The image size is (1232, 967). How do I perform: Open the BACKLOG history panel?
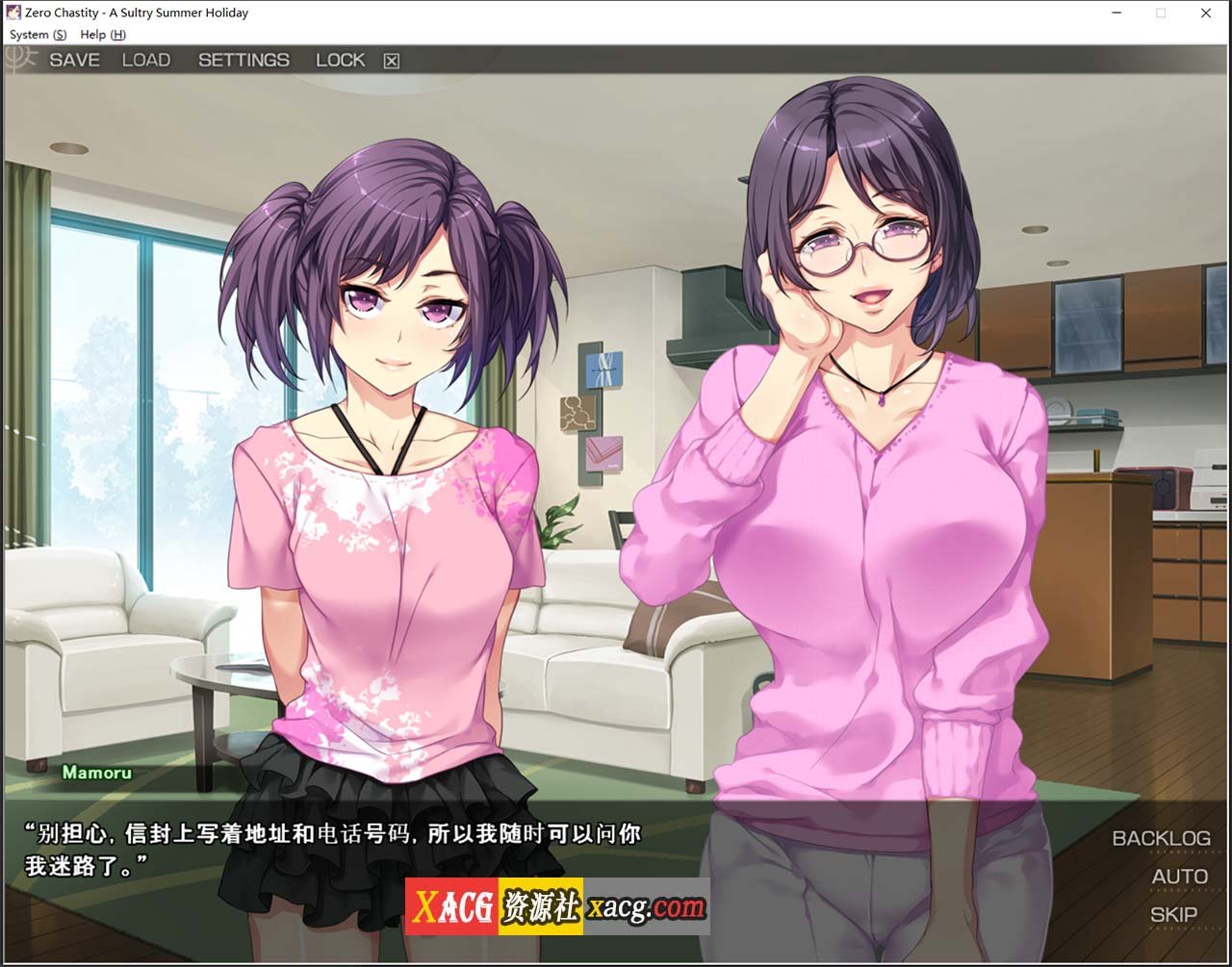click(x=1162, y=837)
